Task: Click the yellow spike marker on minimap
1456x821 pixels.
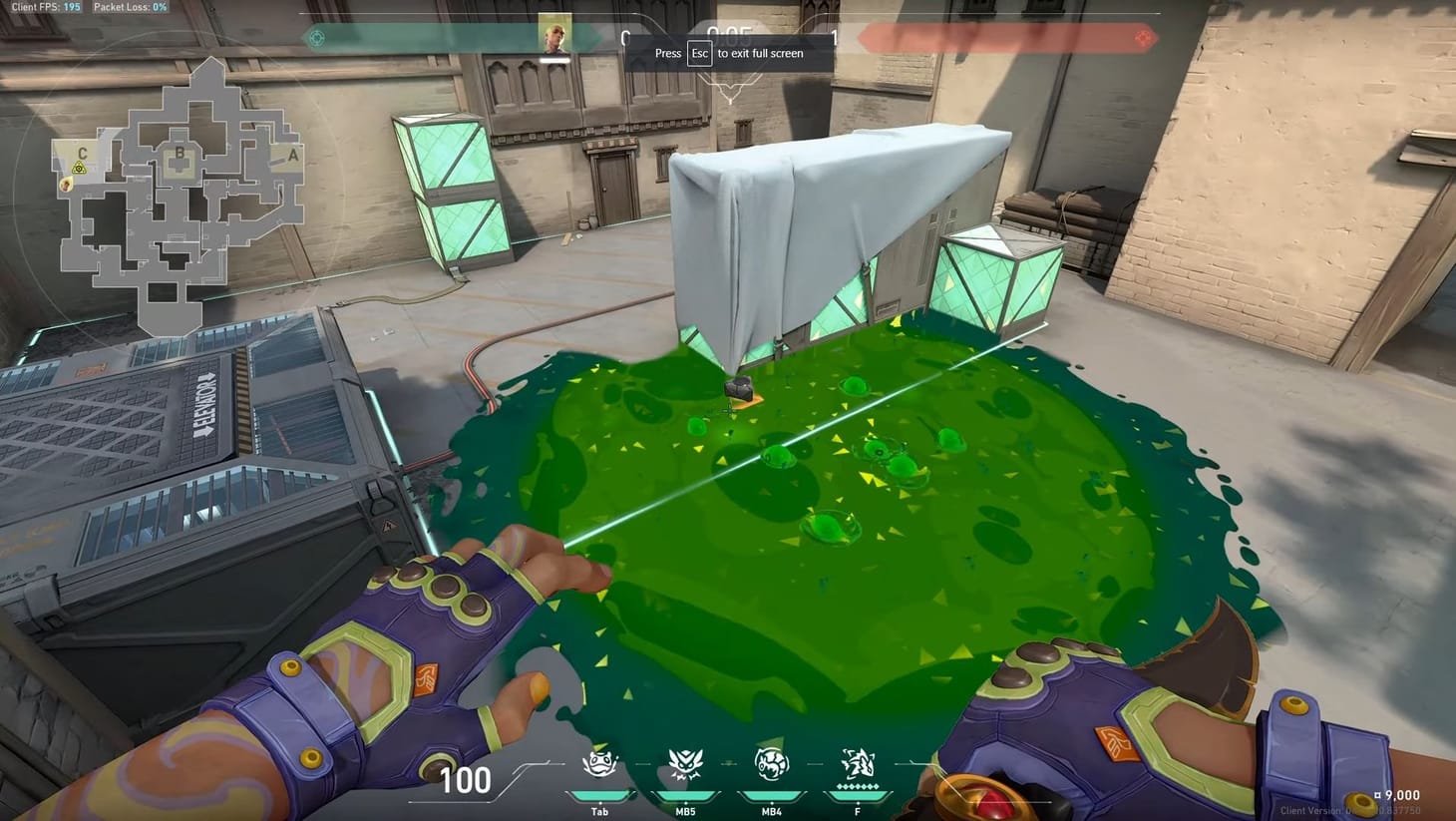Action: (78, 168)
